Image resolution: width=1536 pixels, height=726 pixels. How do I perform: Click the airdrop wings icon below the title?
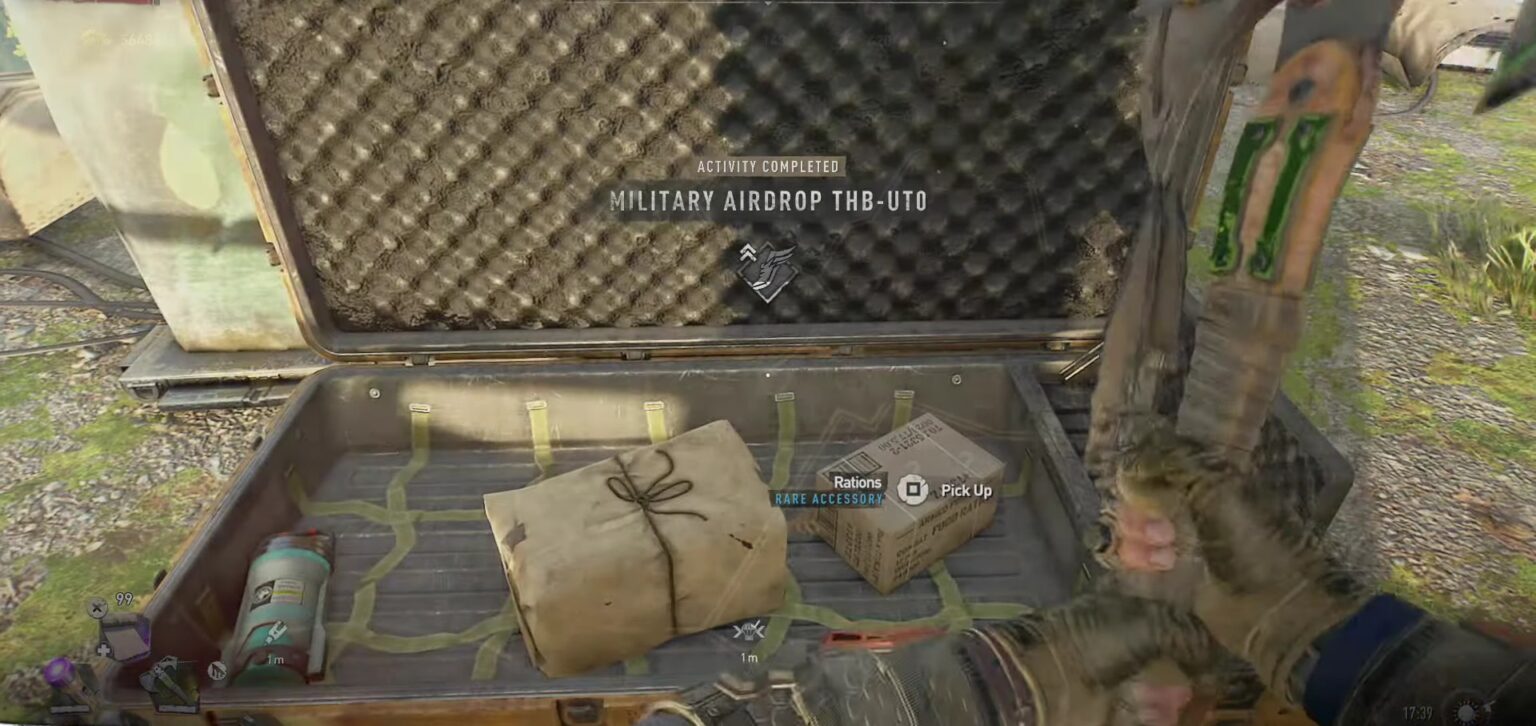(x=769, y=270)
